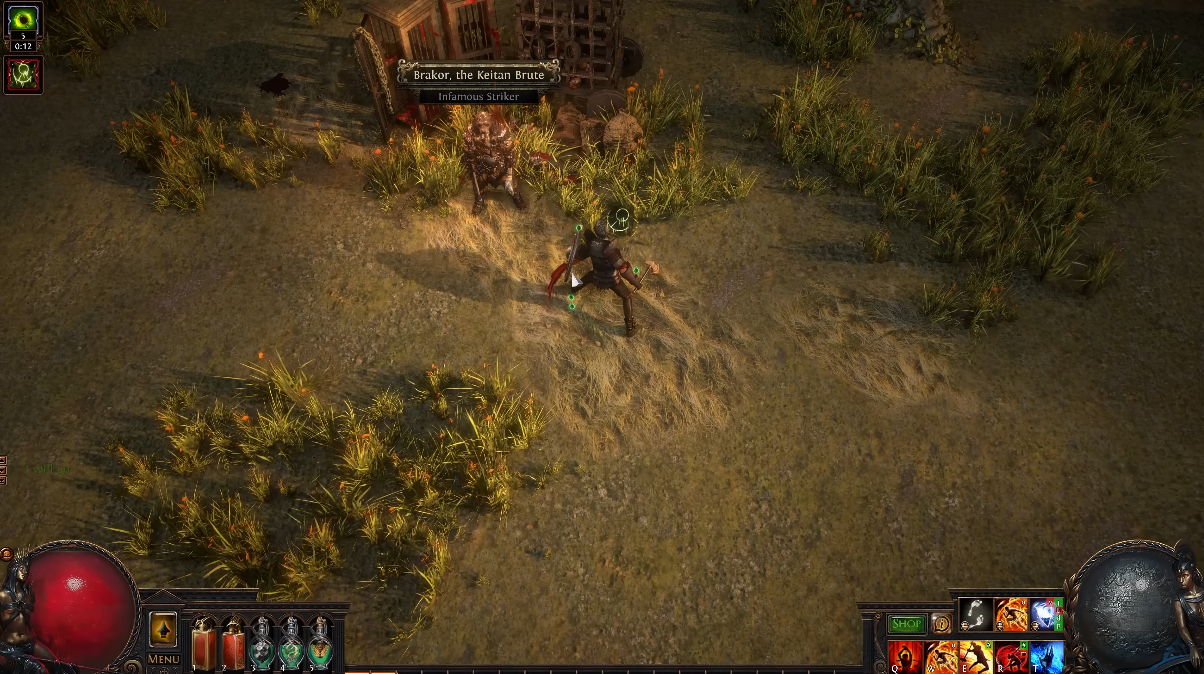
Task: Drink the green flask numbered 3
Action: pyautogui.click(x=262, y=643)
